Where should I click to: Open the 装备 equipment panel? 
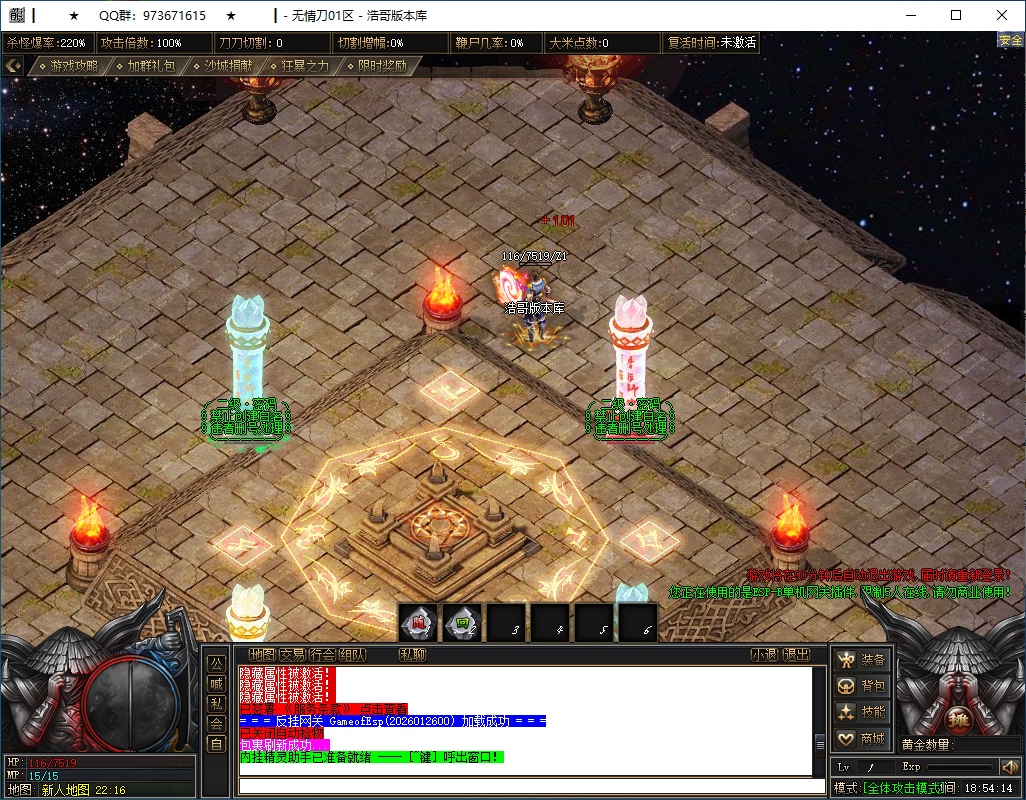(x=862, y=660)
